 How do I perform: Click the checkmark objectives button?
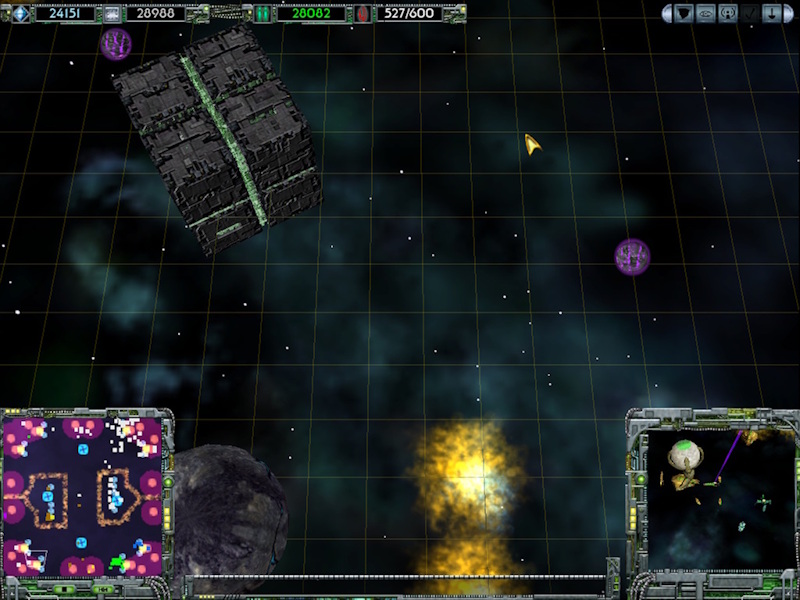752,14
